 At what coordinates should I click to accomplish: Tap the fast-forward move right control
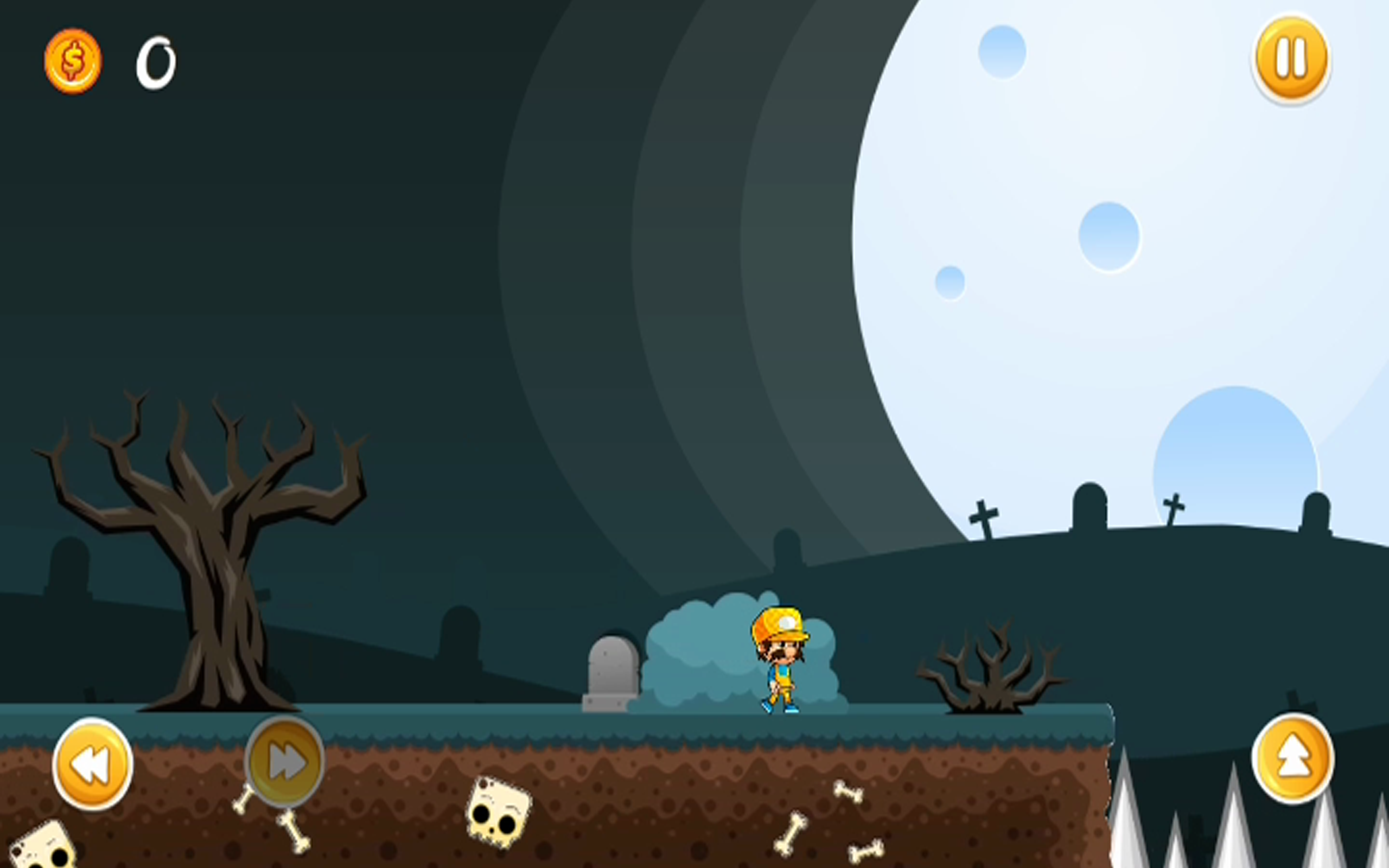284,758
